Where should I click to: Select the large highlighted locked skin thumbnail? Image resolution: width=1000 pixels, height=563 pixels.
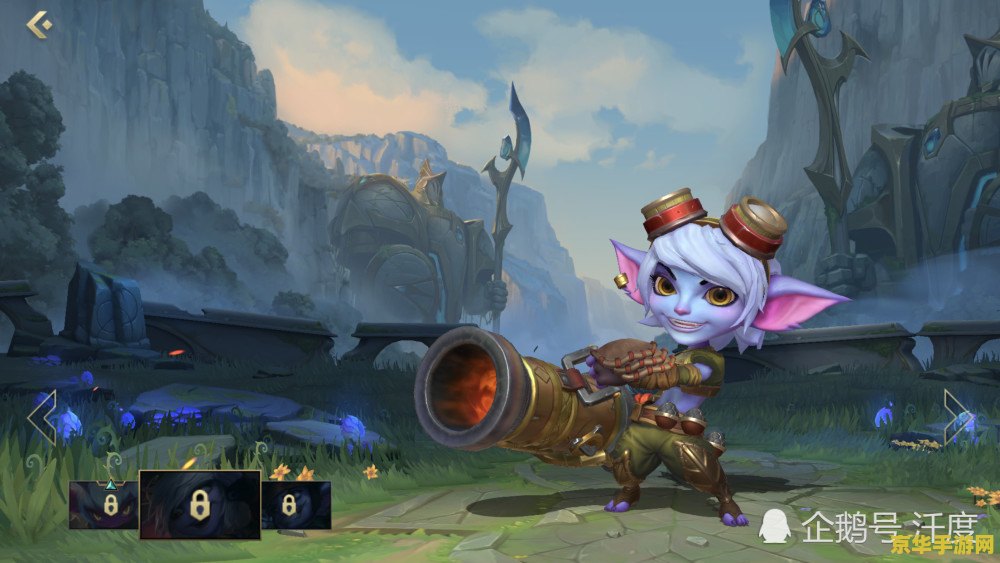pyautogui.click(x=200, y=504)
